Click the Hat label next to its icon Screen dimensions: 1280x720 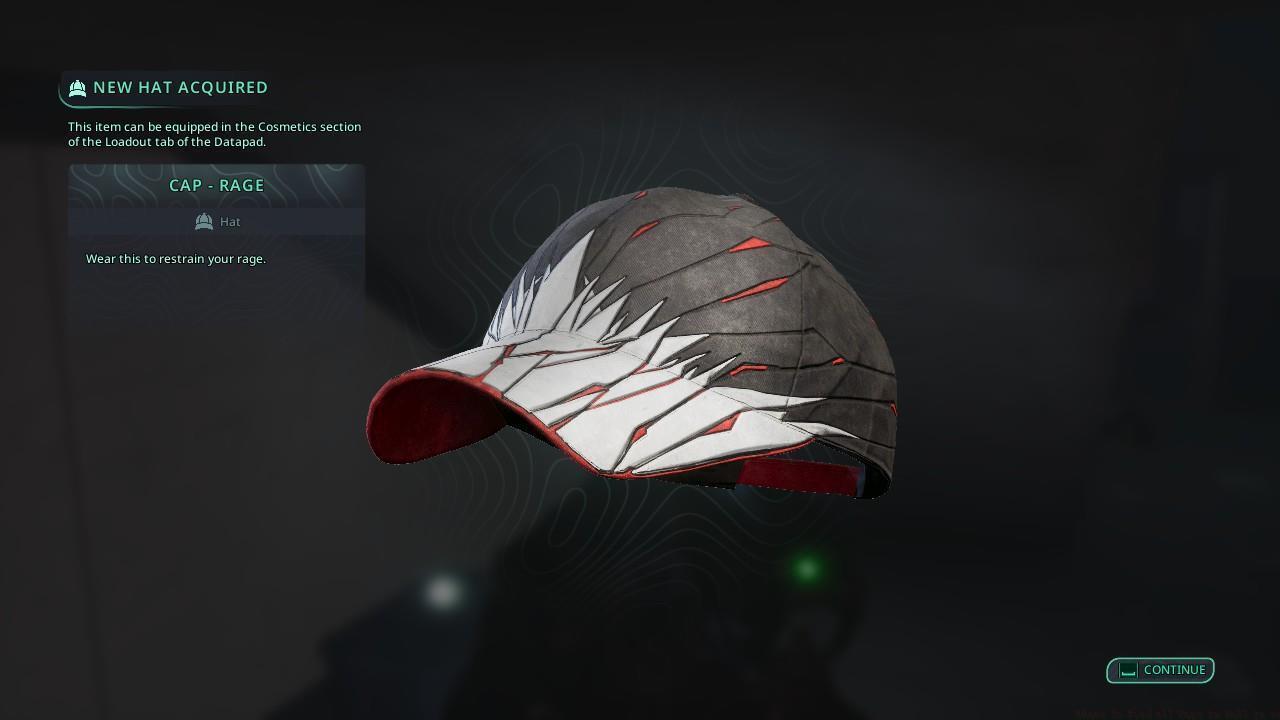230,221
